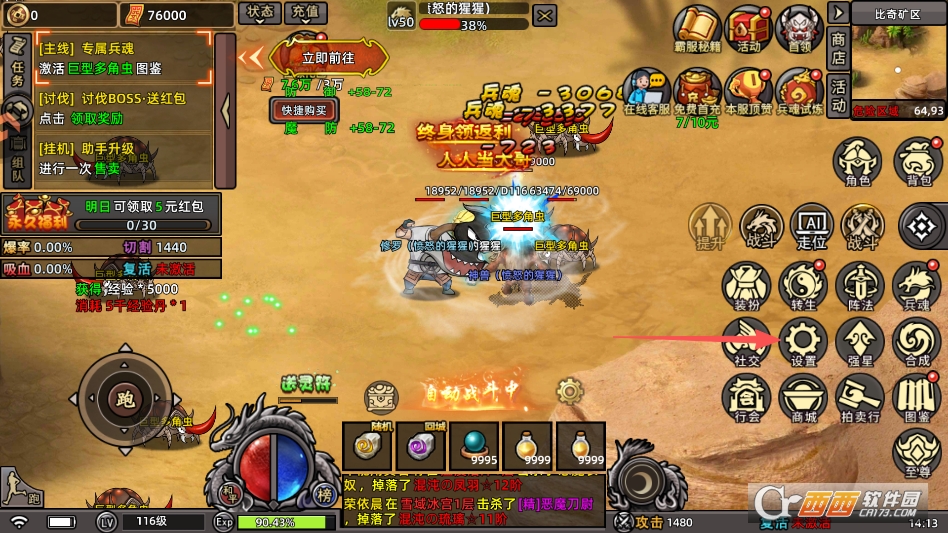Open the 社交 social menu
The image size is (948, 533).
coord(745,342)
